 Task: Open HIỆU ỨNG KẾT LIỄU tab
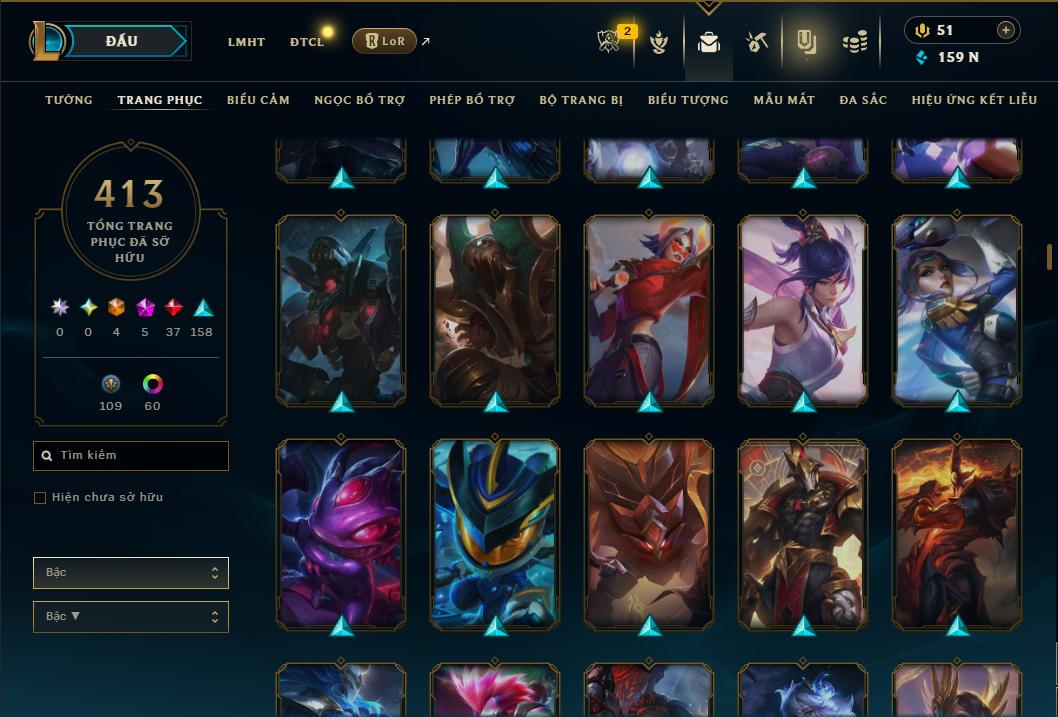[x=974, y=100]
